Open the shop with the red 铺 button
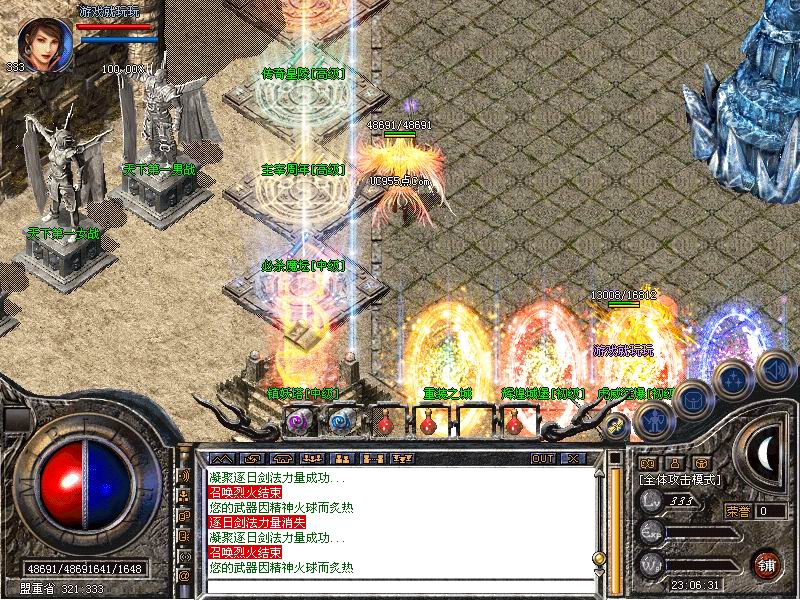 [x=767, y=562]
